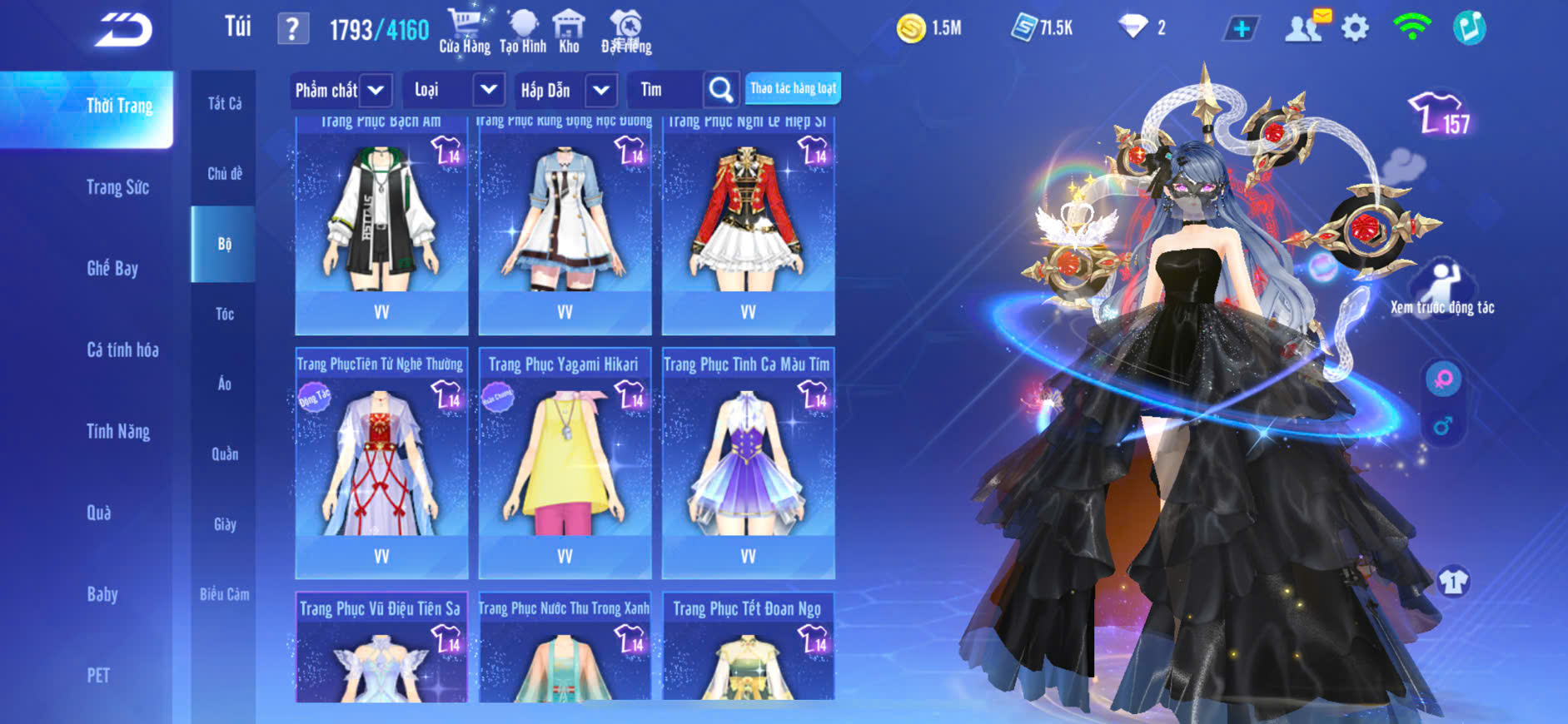The height and width of the screenshot is (724, 1568).
Task: Choose the male gender symbol button
Action: point(1442,426)
